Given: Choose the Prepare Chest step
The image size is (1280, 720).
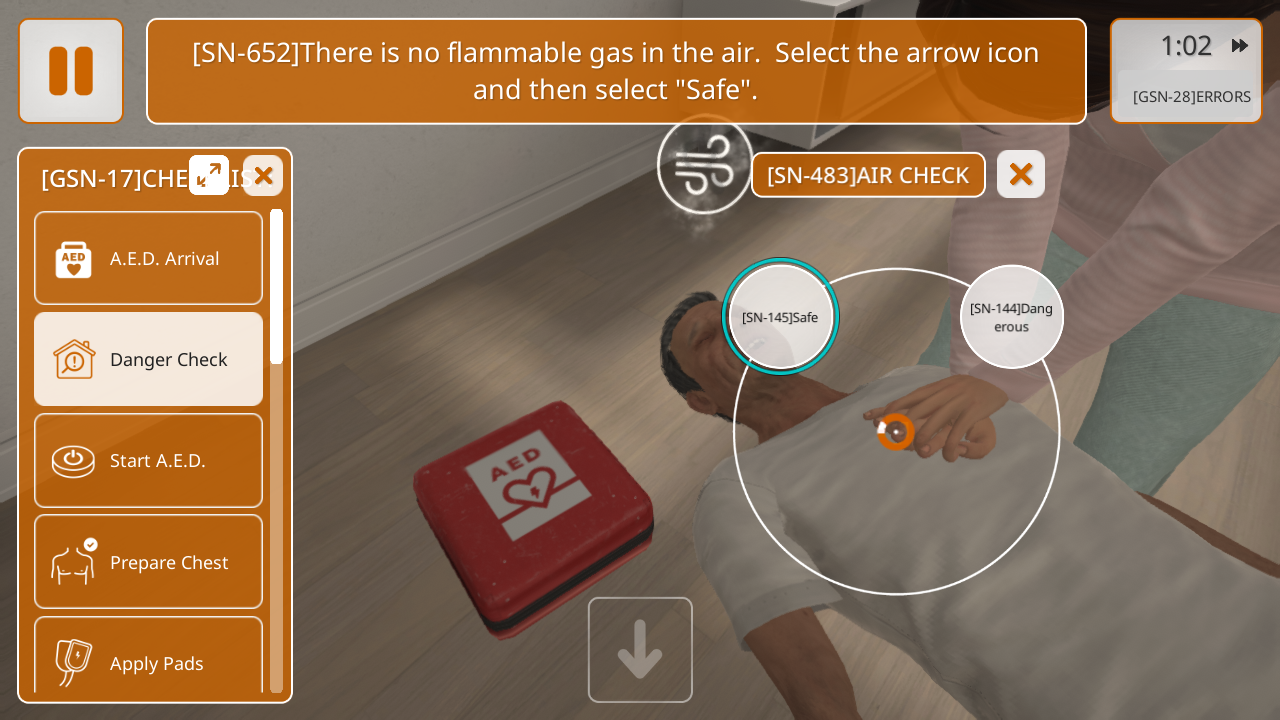Looking at the screenshot, I should tap(148, 561).
